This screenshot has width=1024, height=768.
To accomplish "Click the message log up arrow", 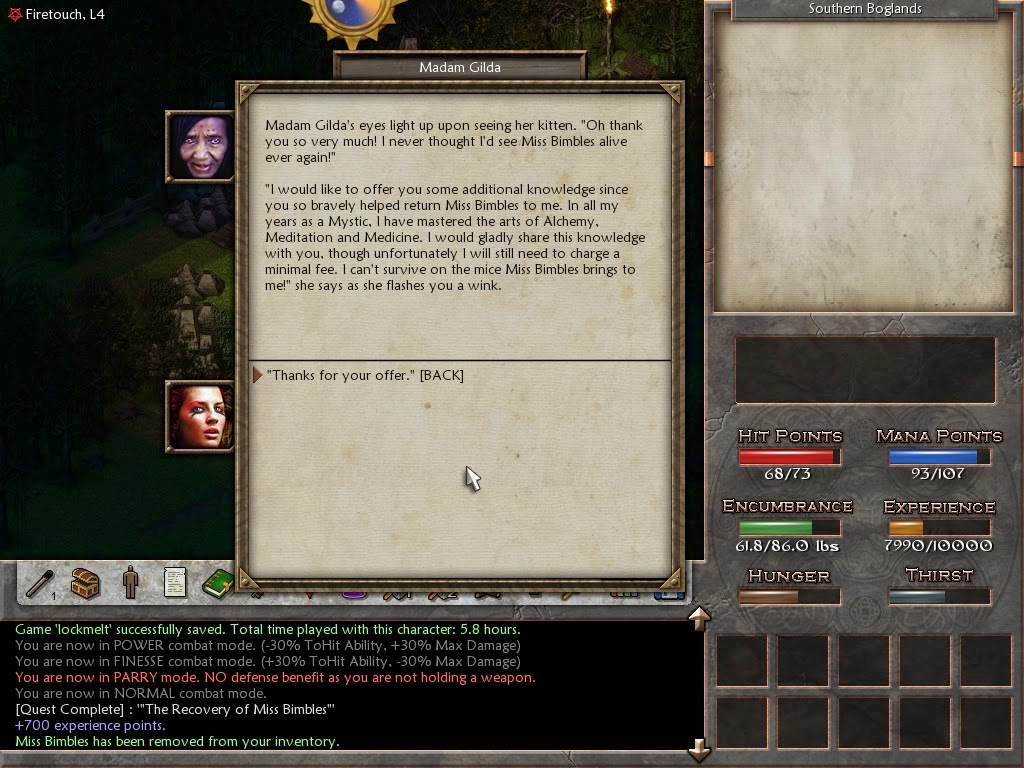I will coord(699,618).
